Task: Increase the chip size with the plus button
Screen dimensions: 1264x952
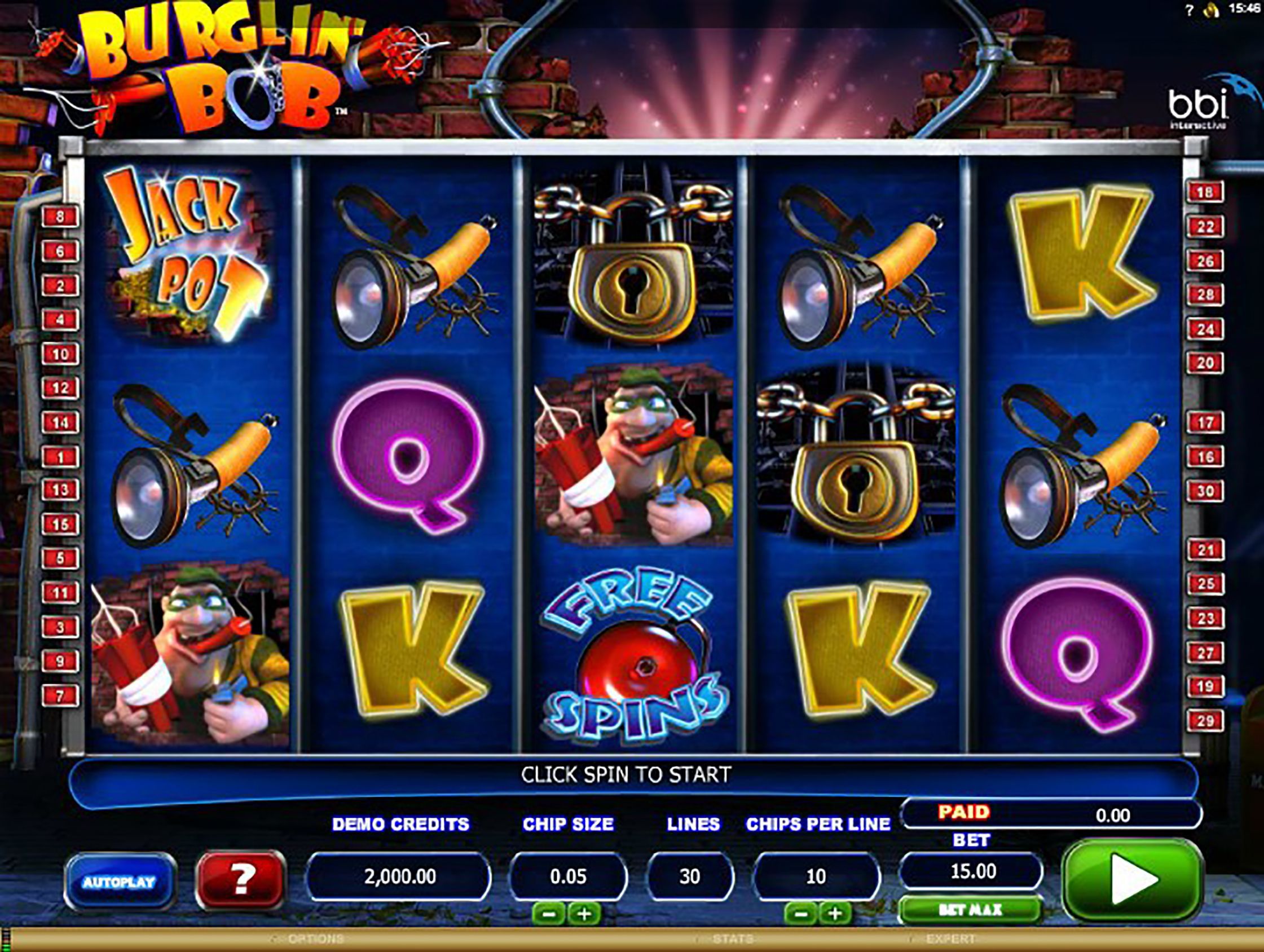Action: pyautogui.click(x=583, y=914)
